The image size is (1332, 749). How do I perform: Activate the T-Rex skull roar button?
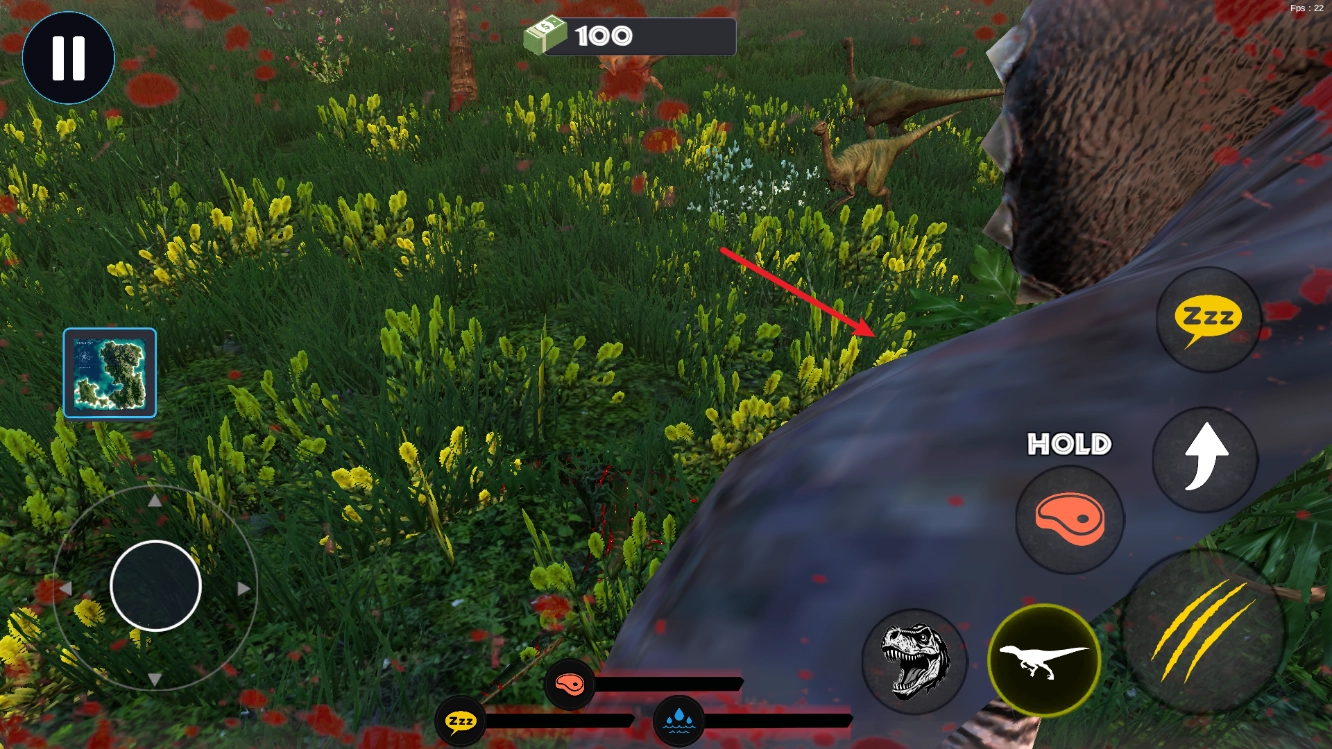tap(914, 661)
